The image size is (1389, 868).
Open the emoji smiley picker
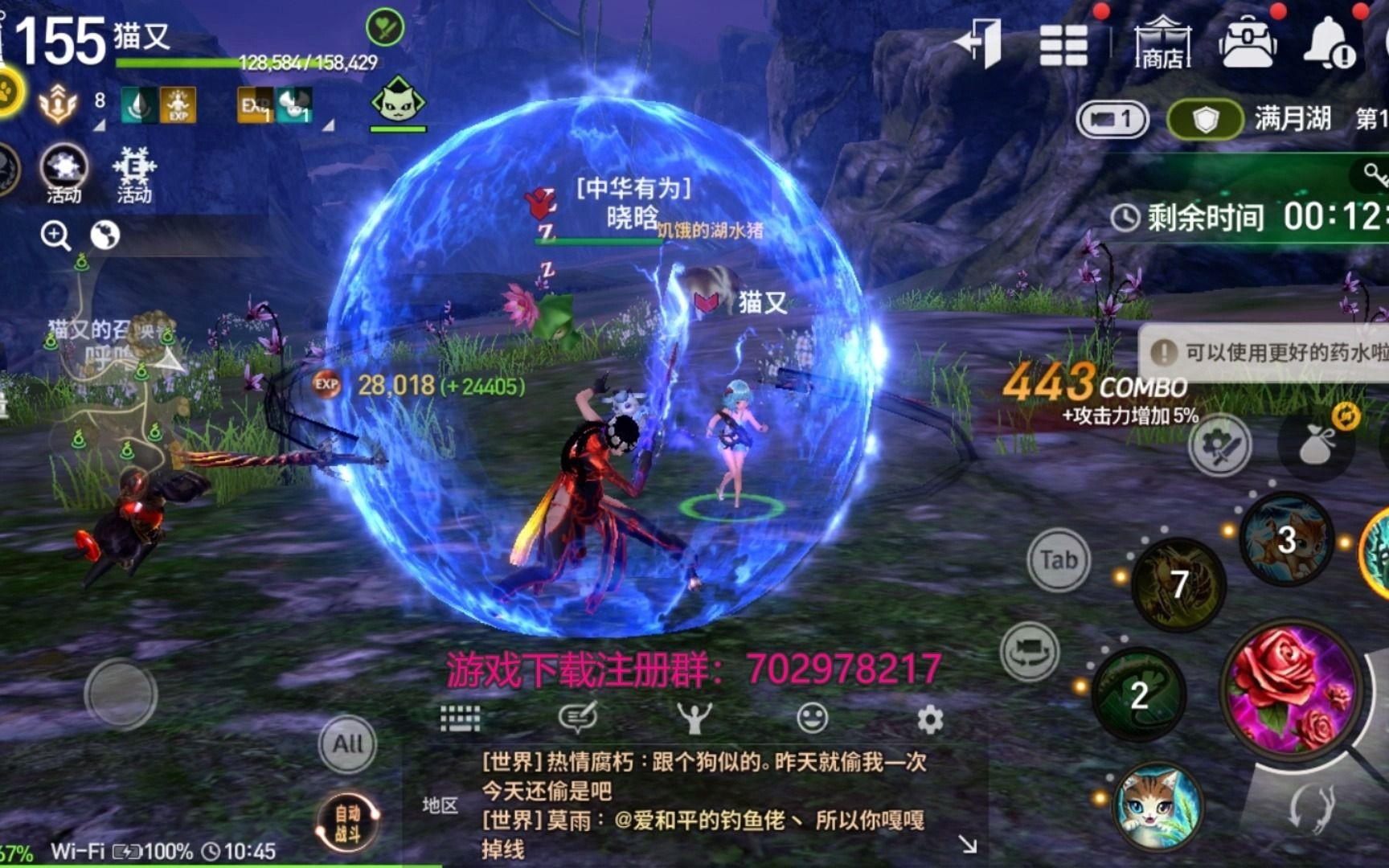tap(812, 718)
